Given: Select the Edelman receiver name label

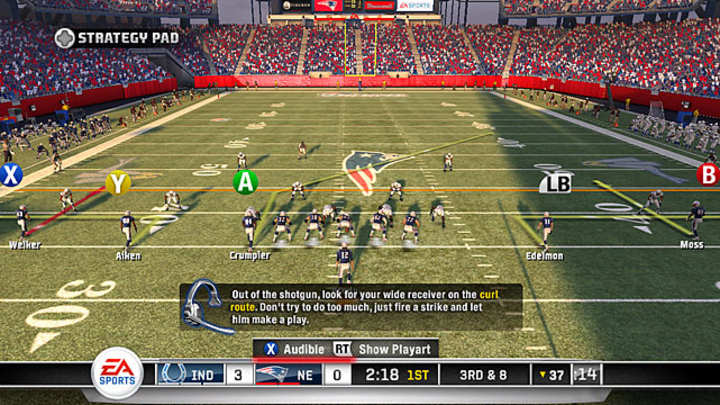Looking at the screenshot, I should coord(545,256).
